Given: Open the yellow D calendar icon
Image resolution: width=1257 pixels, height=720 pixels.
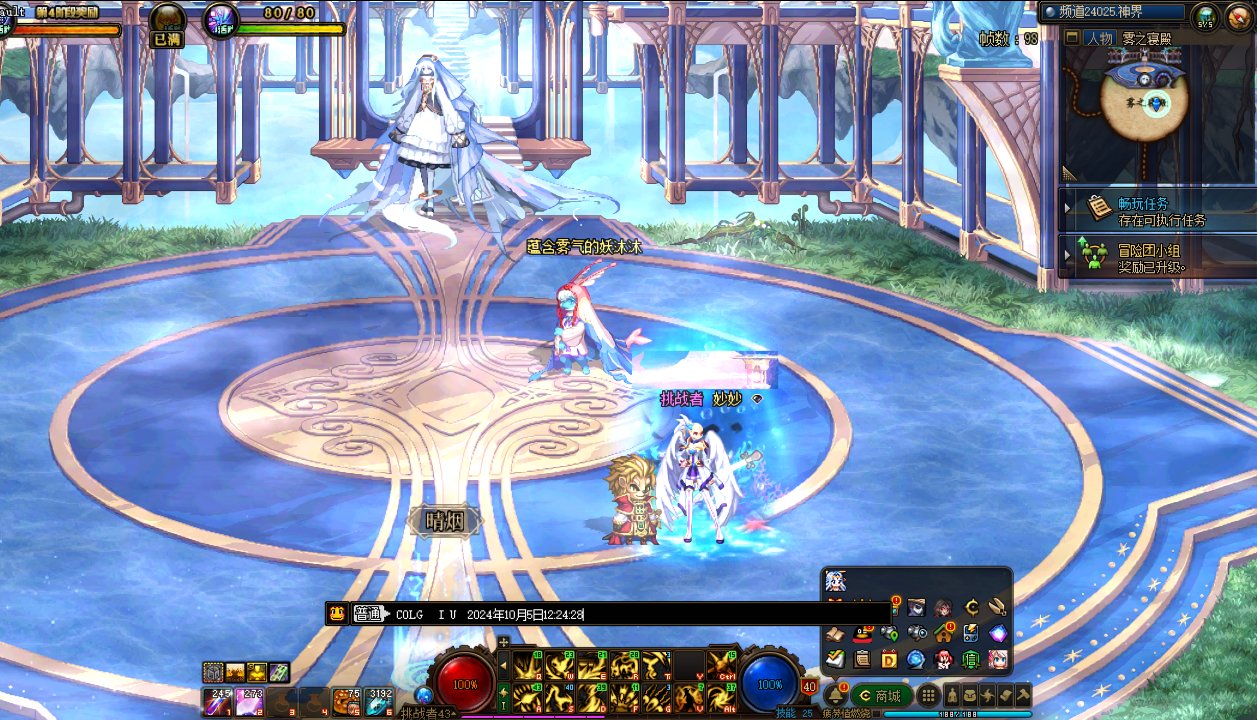Looking at the screenshot, I should pos(889,659).
